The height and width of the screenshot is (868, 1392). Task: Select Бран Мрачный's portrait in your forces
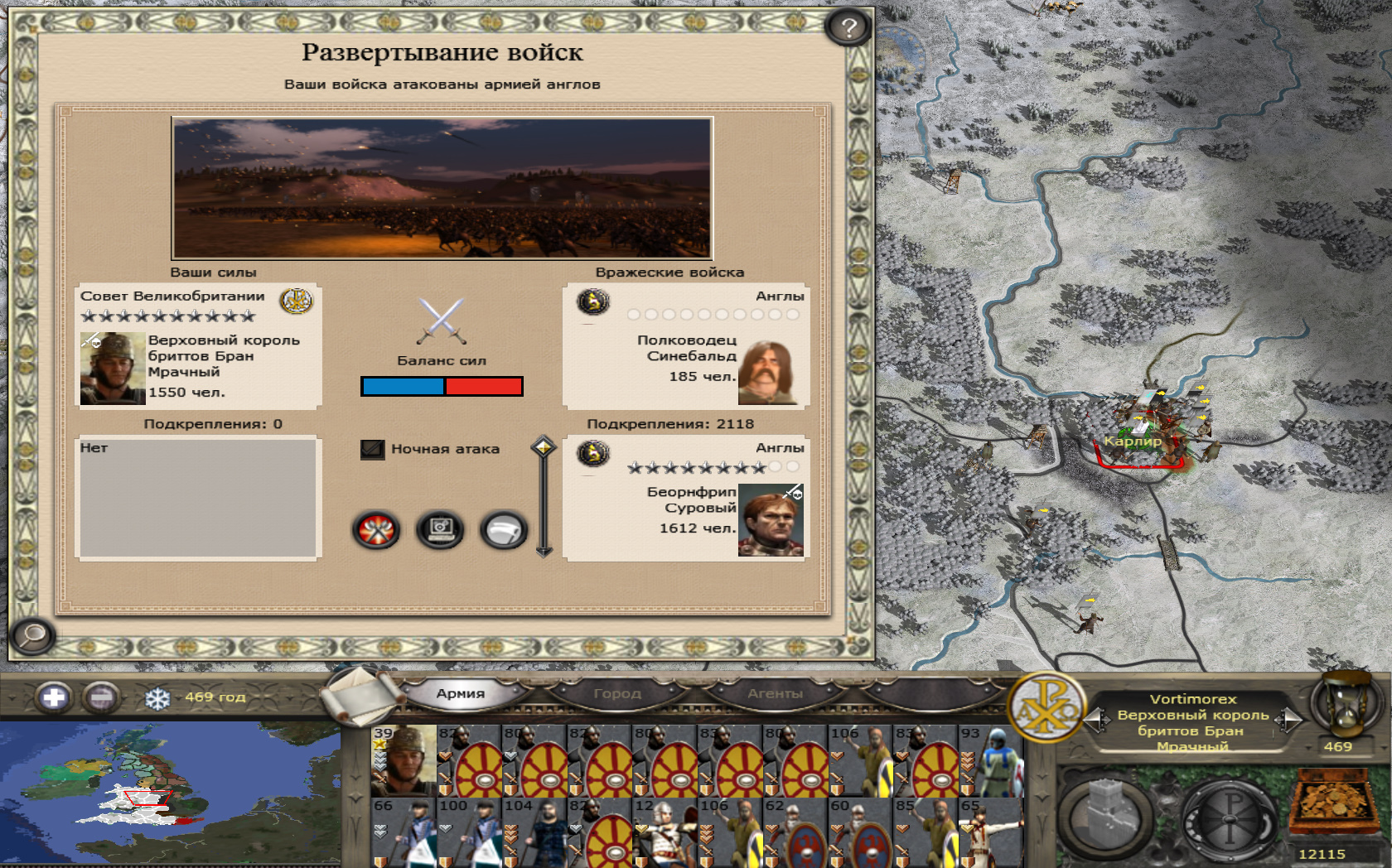pos(113,369)
